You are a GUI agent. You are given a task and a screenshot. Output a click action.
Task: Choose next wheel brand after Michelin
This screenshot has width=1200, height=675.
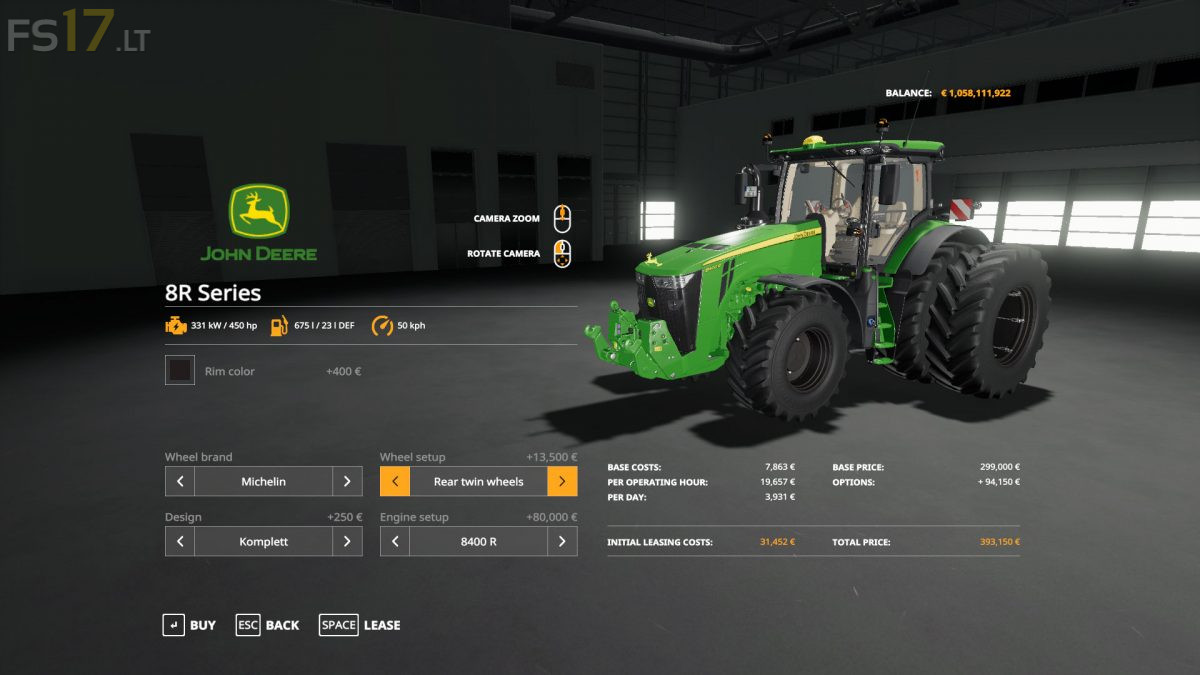(347, 481)
